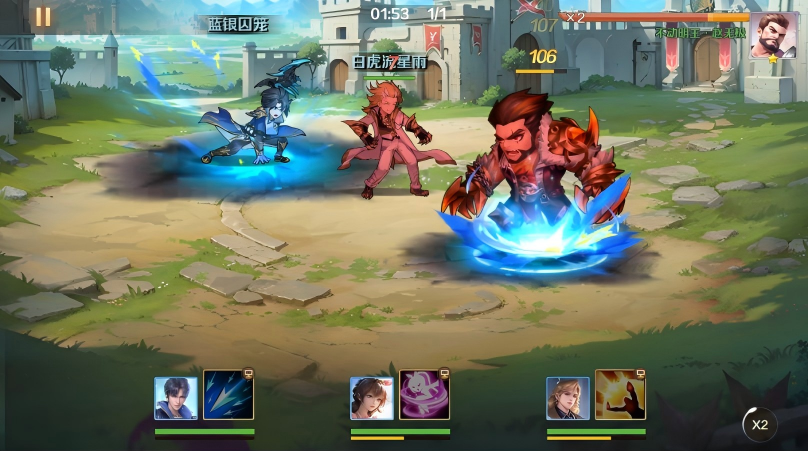
Task: Select the blonde hero portrait
Action: 567,398
